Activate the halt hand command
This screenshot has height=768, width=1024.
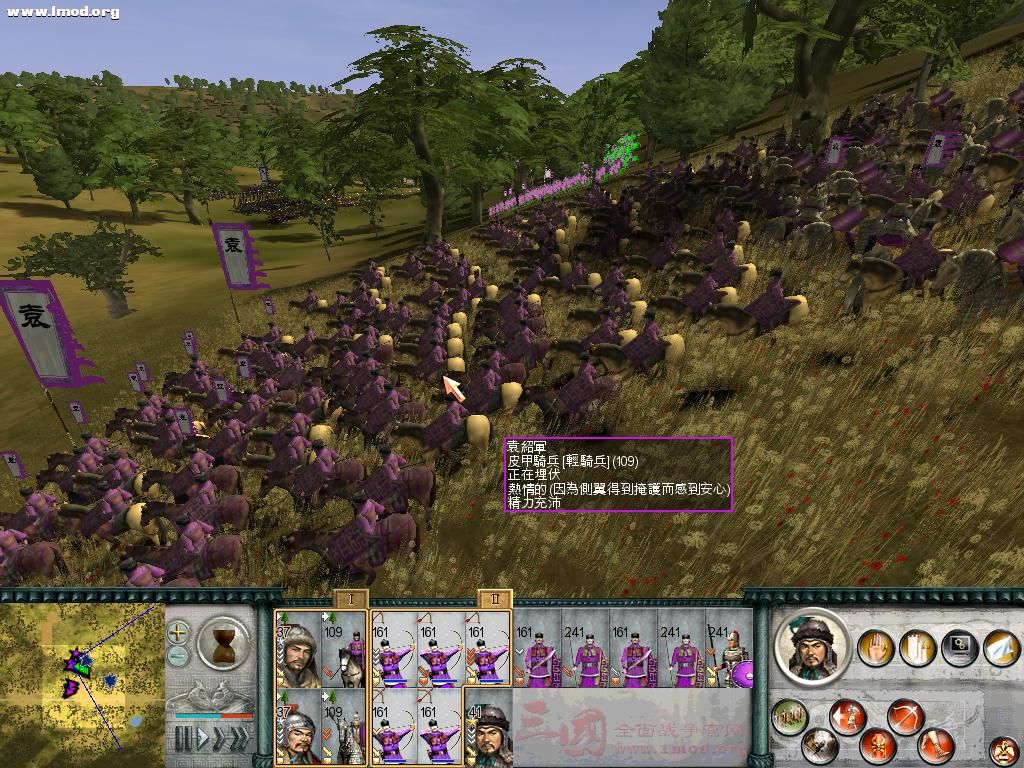point(879,646)
